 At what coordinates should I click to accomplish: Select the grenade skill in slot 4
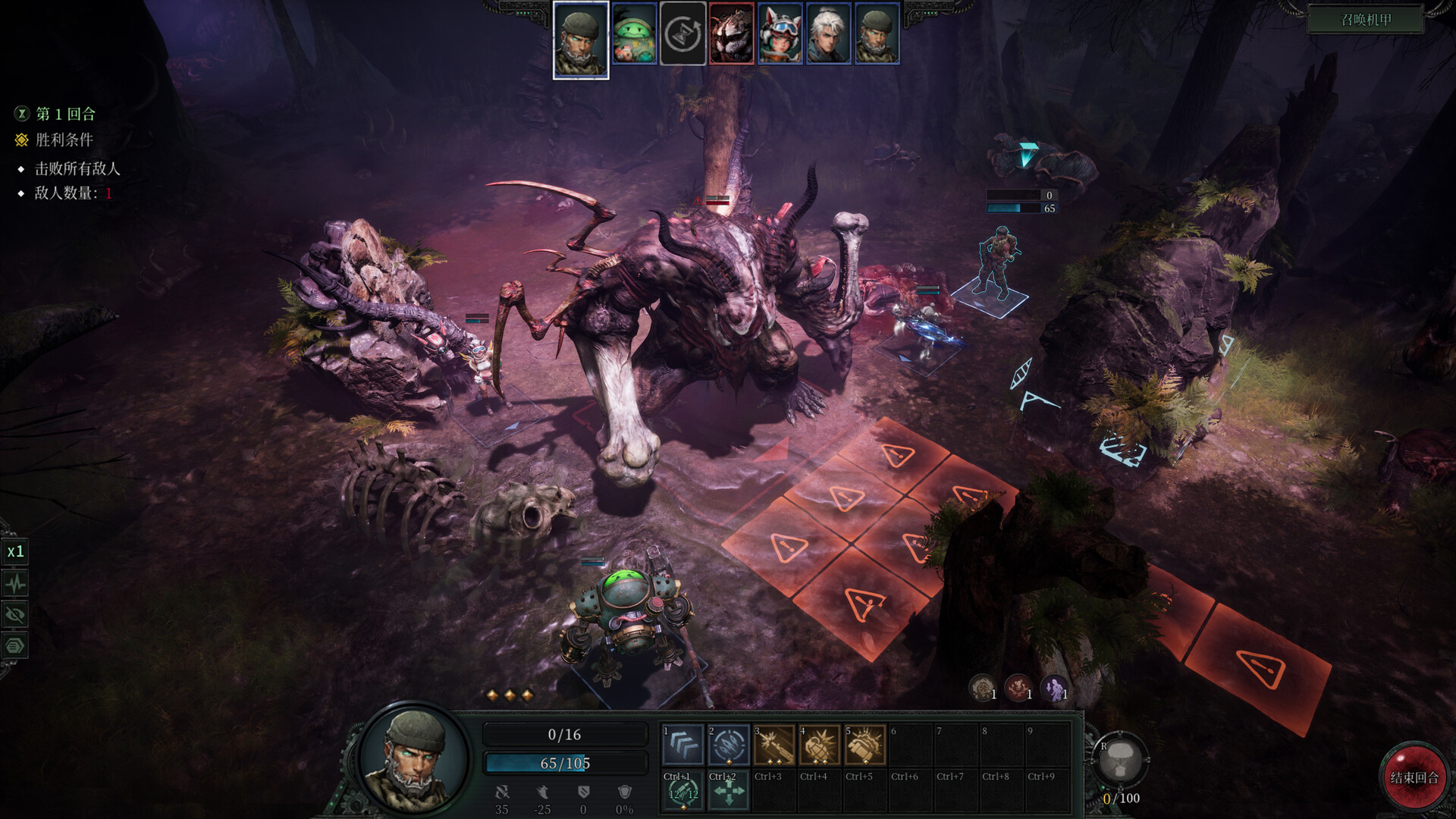click(821, 747)
